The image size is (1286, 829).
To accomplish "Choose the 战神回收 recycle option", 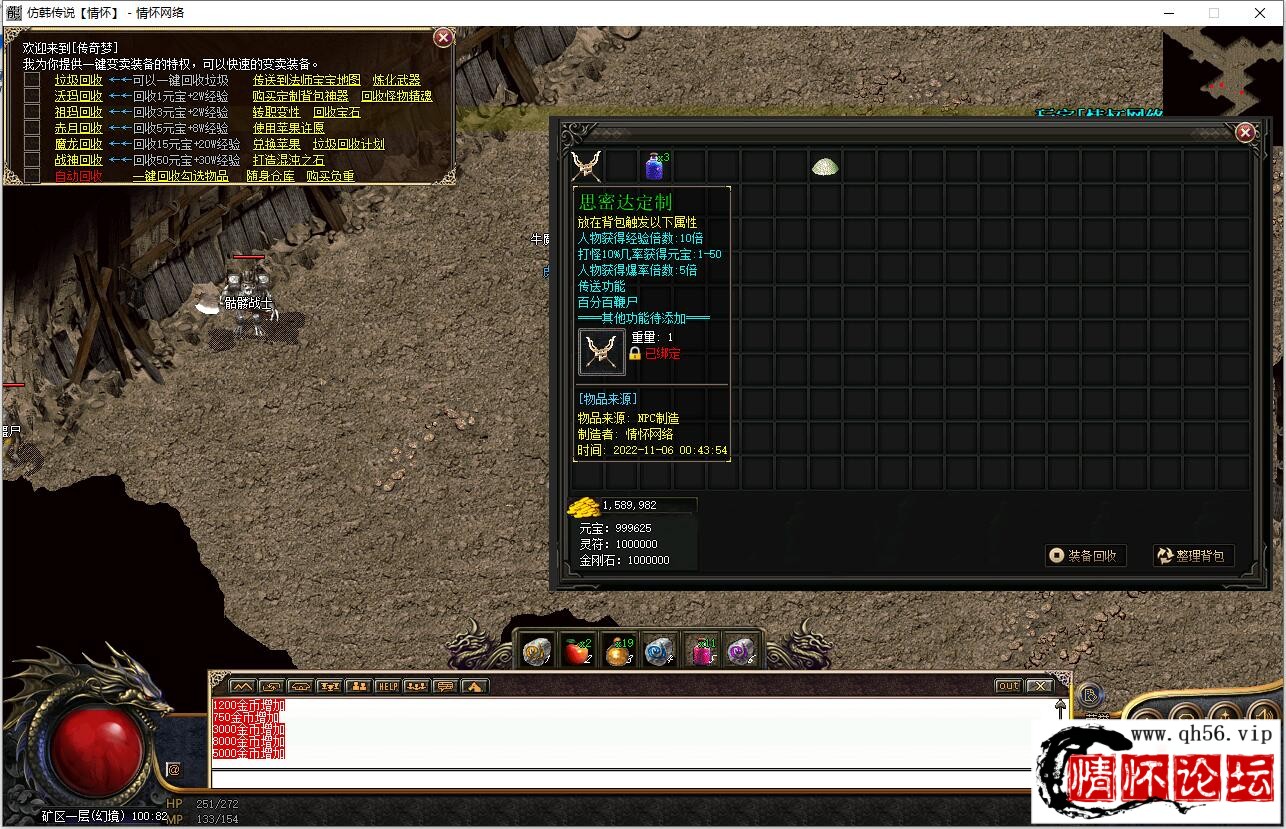I will pyautogui.click(x=78, y=160).
